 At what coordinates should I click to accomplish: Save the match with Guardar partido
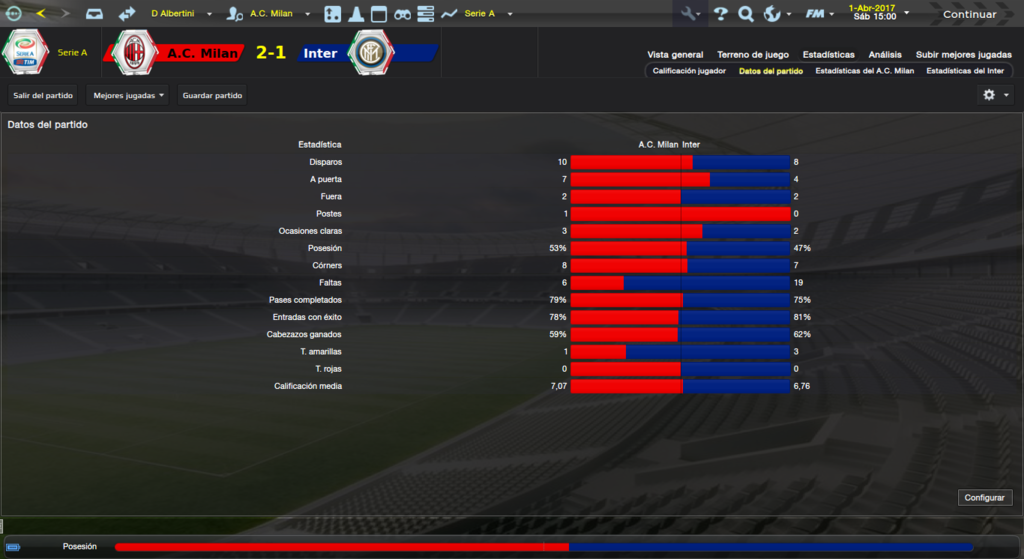pos(212,95)
